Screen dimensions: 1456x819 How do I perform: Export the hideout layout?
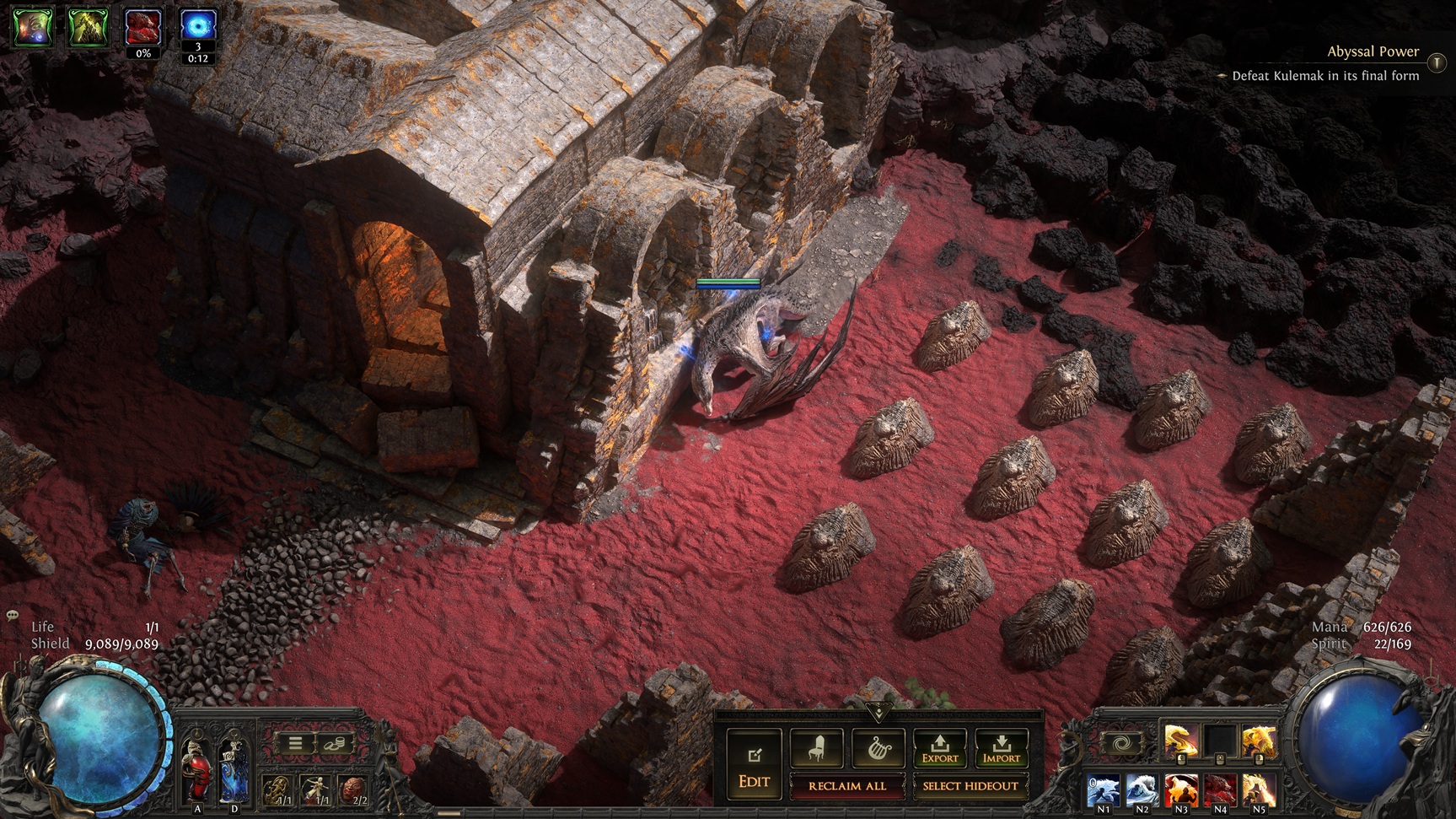pyautogui.click(x=939, y=747)
